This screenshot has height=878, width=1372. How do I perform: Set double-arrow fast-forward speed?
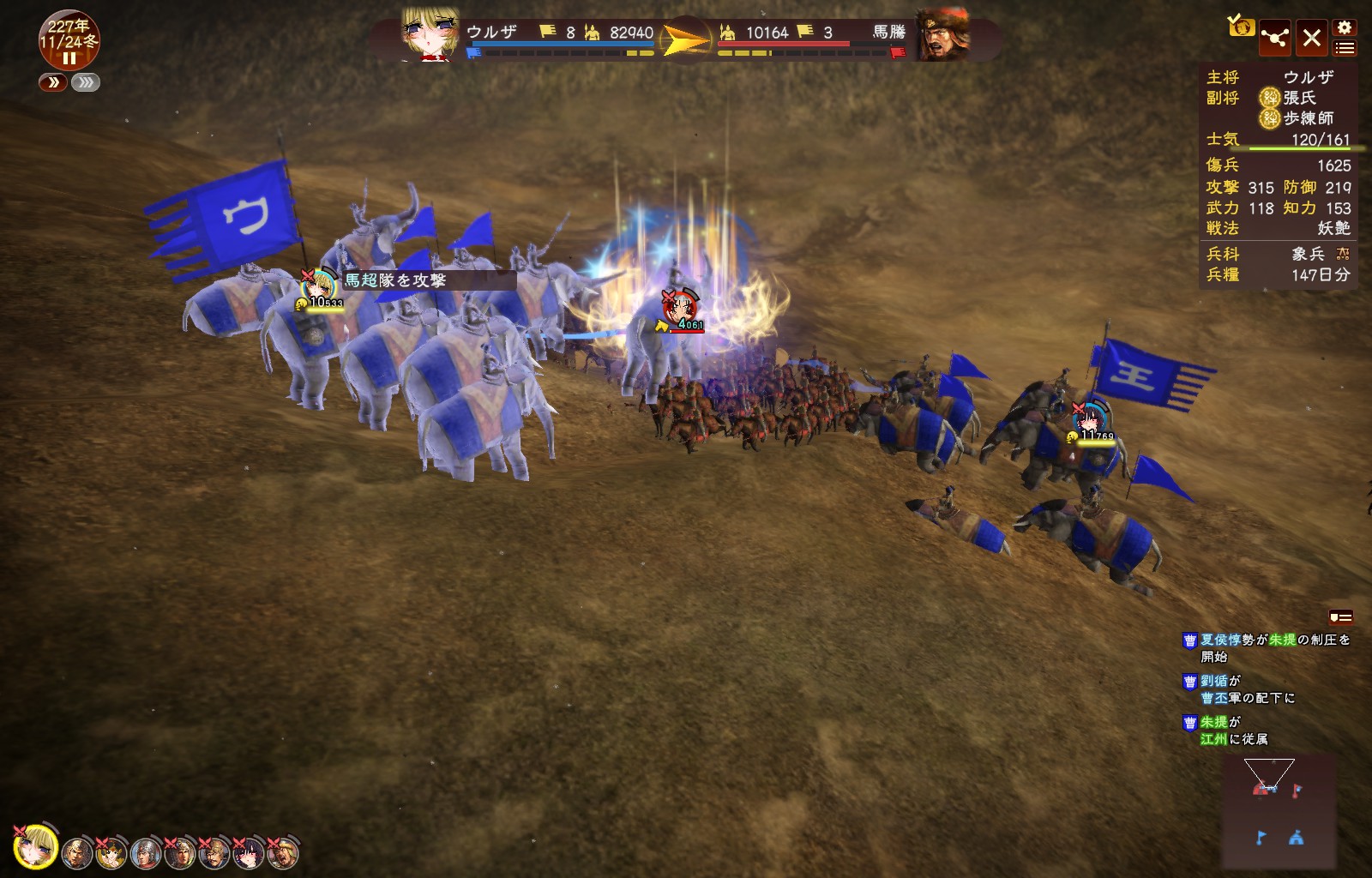[53, 82]
